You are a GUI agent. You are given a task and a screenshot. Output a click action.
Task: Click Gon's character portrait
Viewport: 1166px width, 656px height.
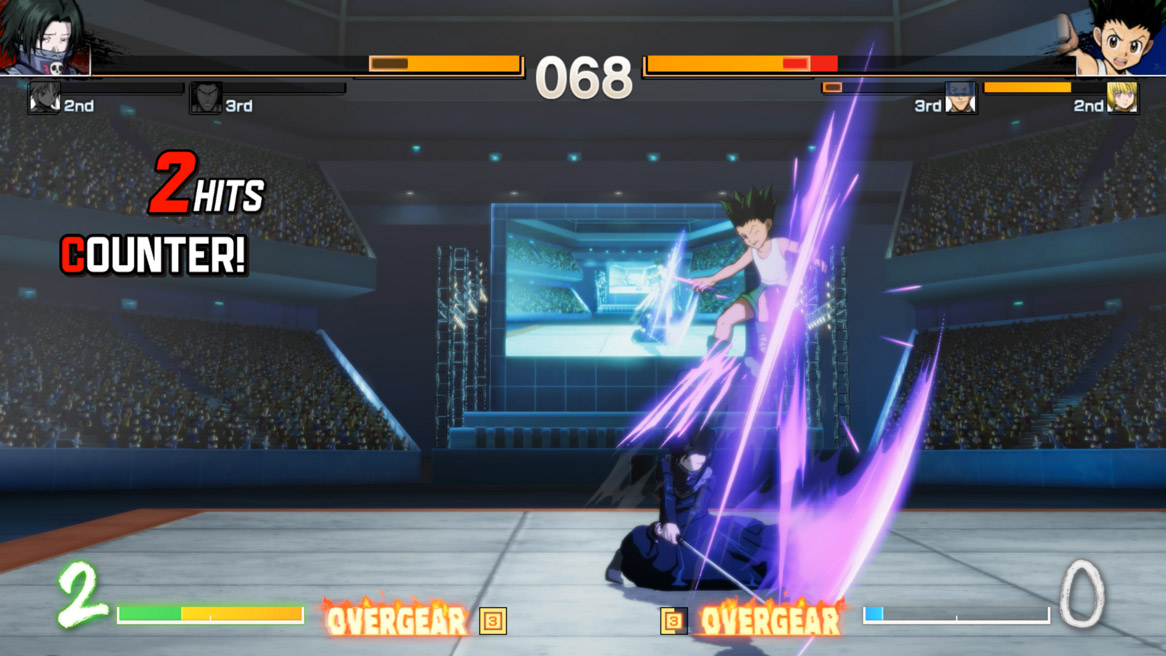[1120, 38]
